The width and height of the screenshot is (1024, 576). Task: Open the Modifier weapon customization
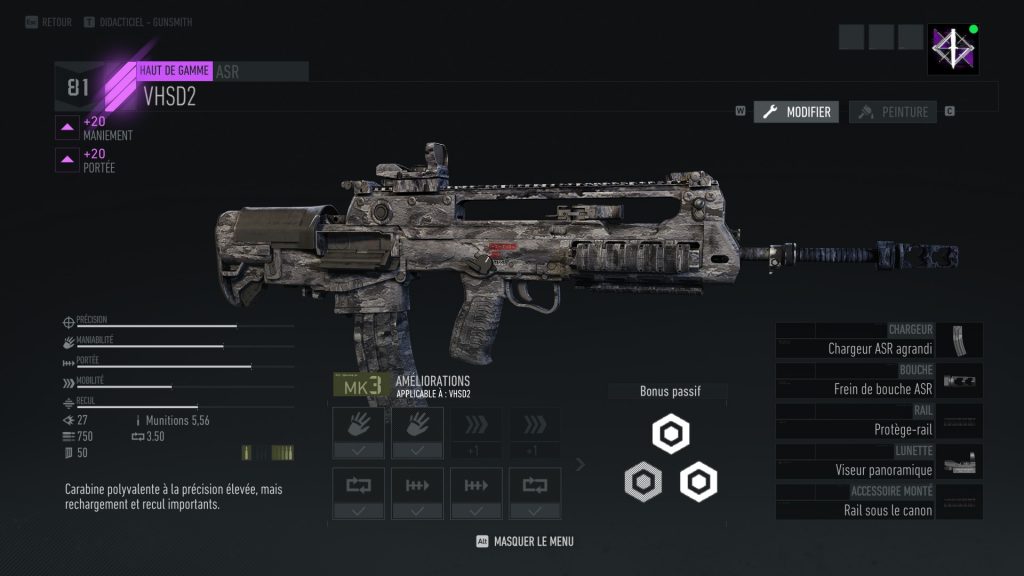pos(796,112)
